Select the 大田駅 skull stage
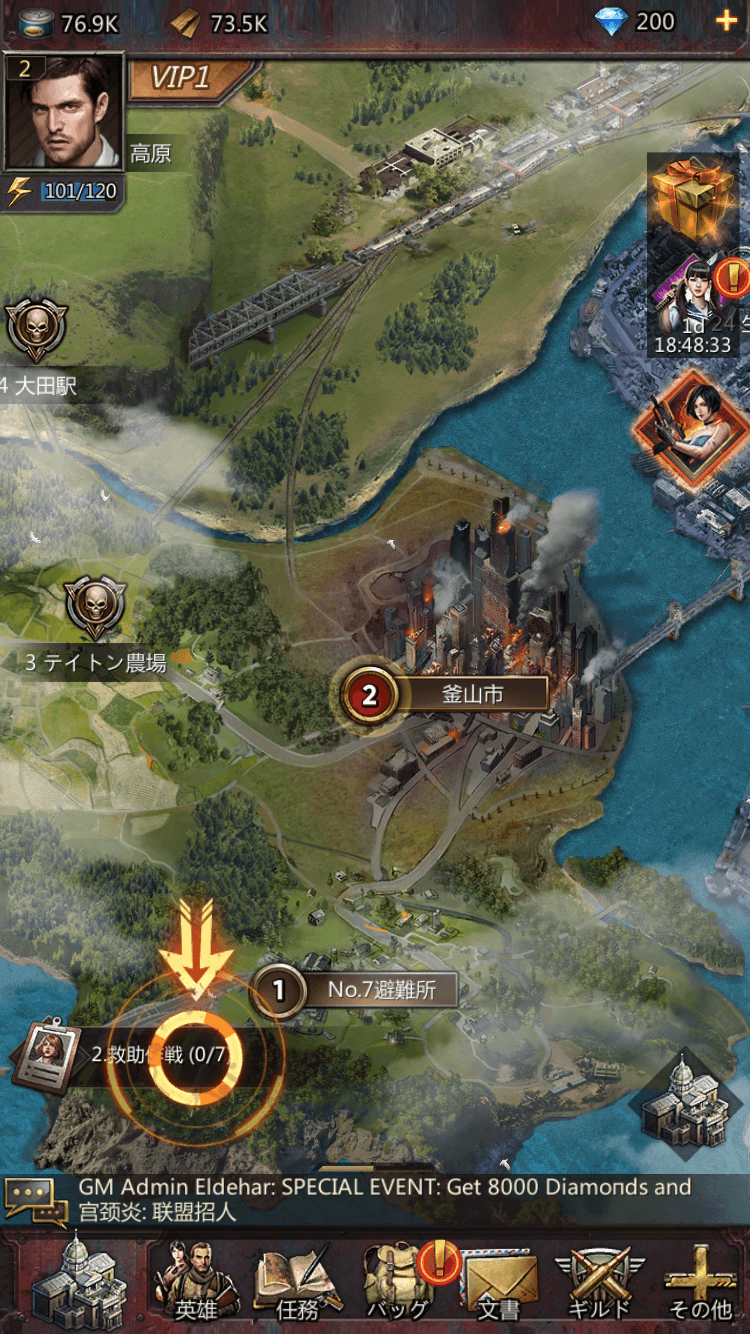 [x=37, y=329]
